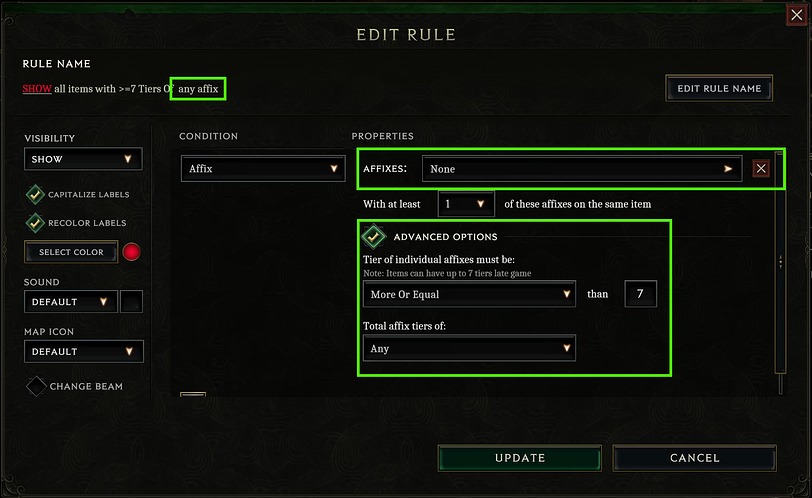Toggle the Capitalize Labels checkbox
This screenshot has height=498, width=812.
click(x=35, y=195)
